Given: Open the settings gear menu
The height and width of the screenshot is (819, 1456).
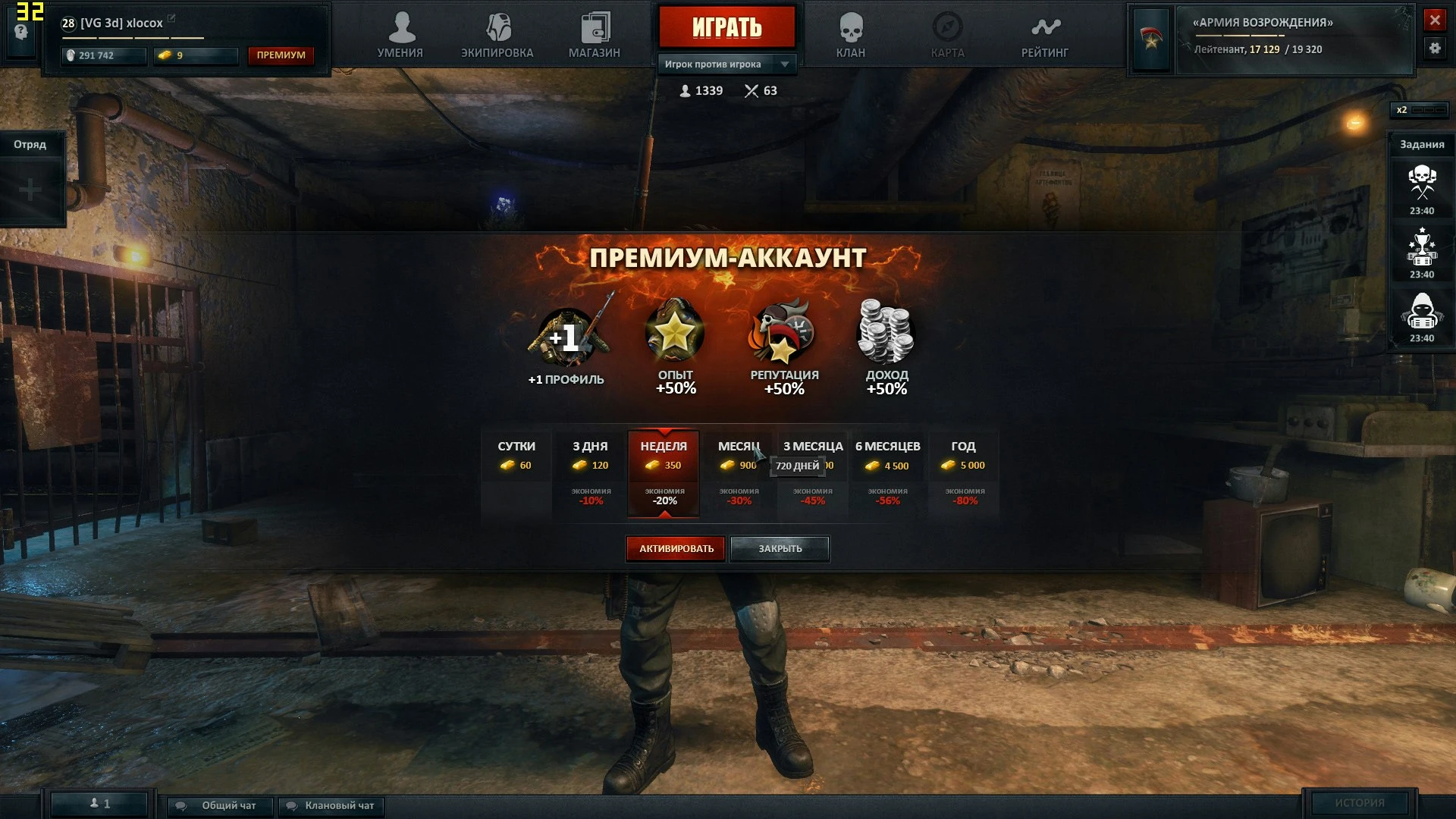Looking at the screenshot, I should (x=1436, y=49).
